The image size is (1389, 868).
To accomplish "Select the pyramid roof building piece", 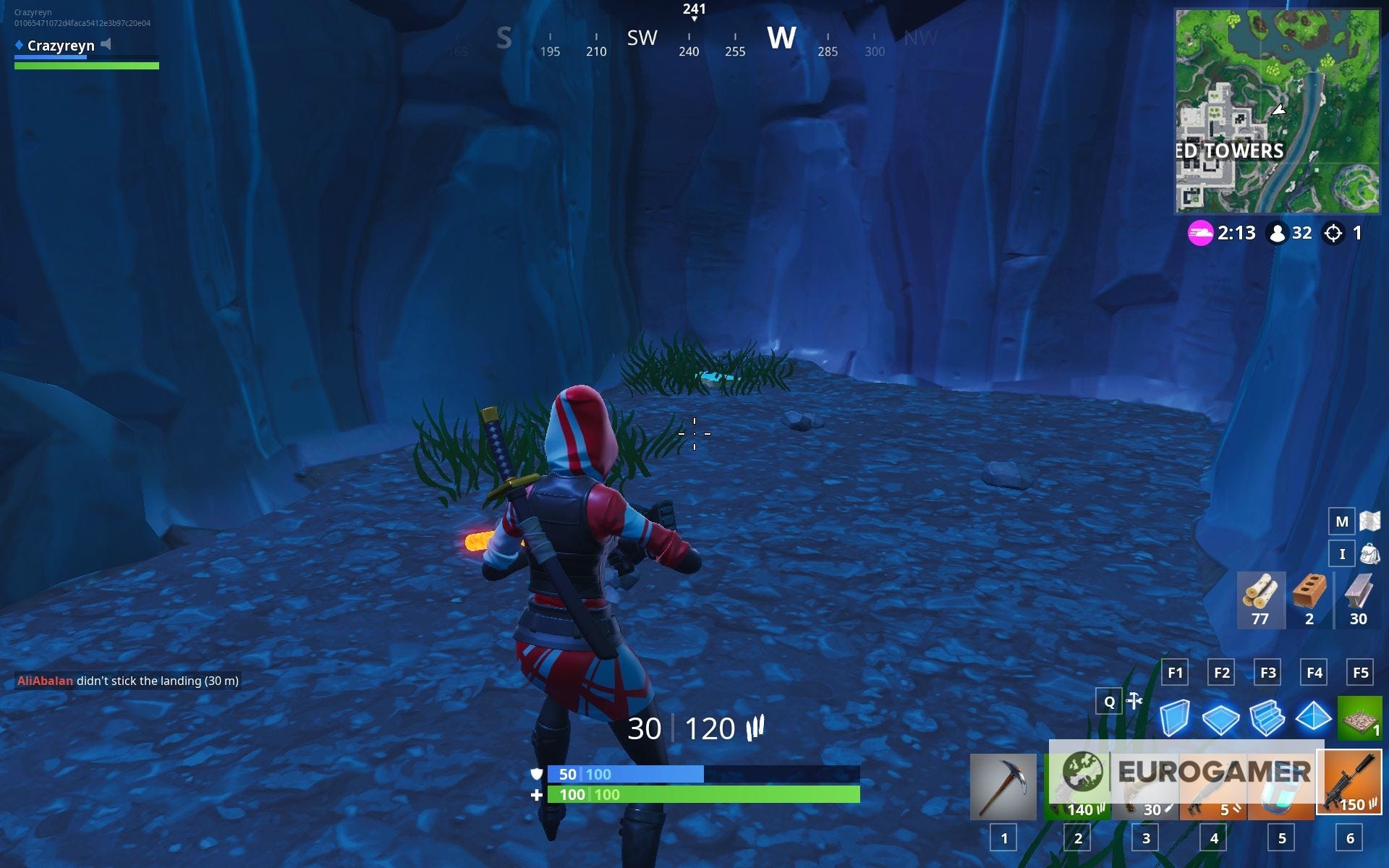I will (x=1314, y=719).
